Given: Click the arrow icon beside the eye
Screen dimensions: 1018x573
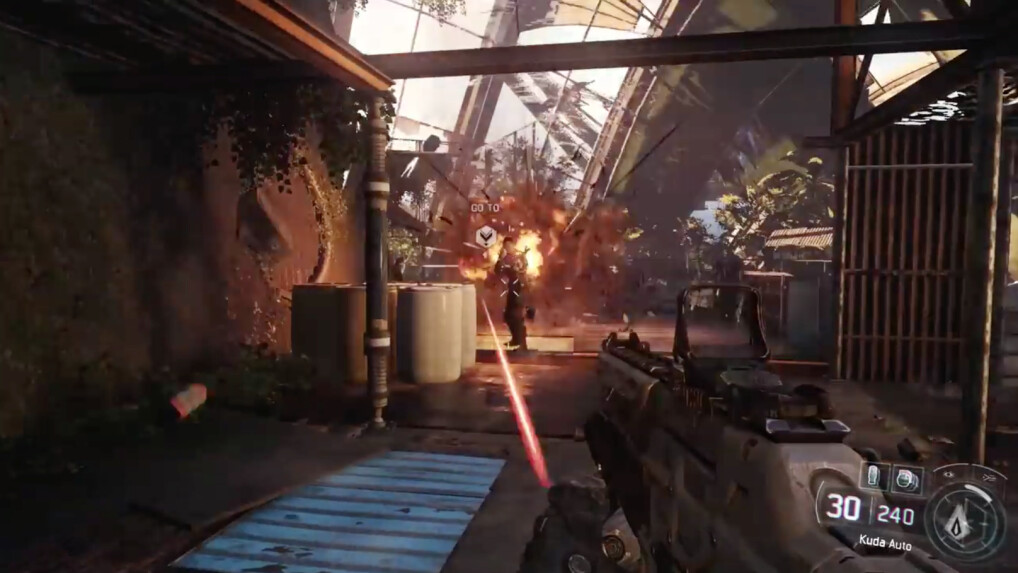Looking at the screenshot, I should point(991,478).
